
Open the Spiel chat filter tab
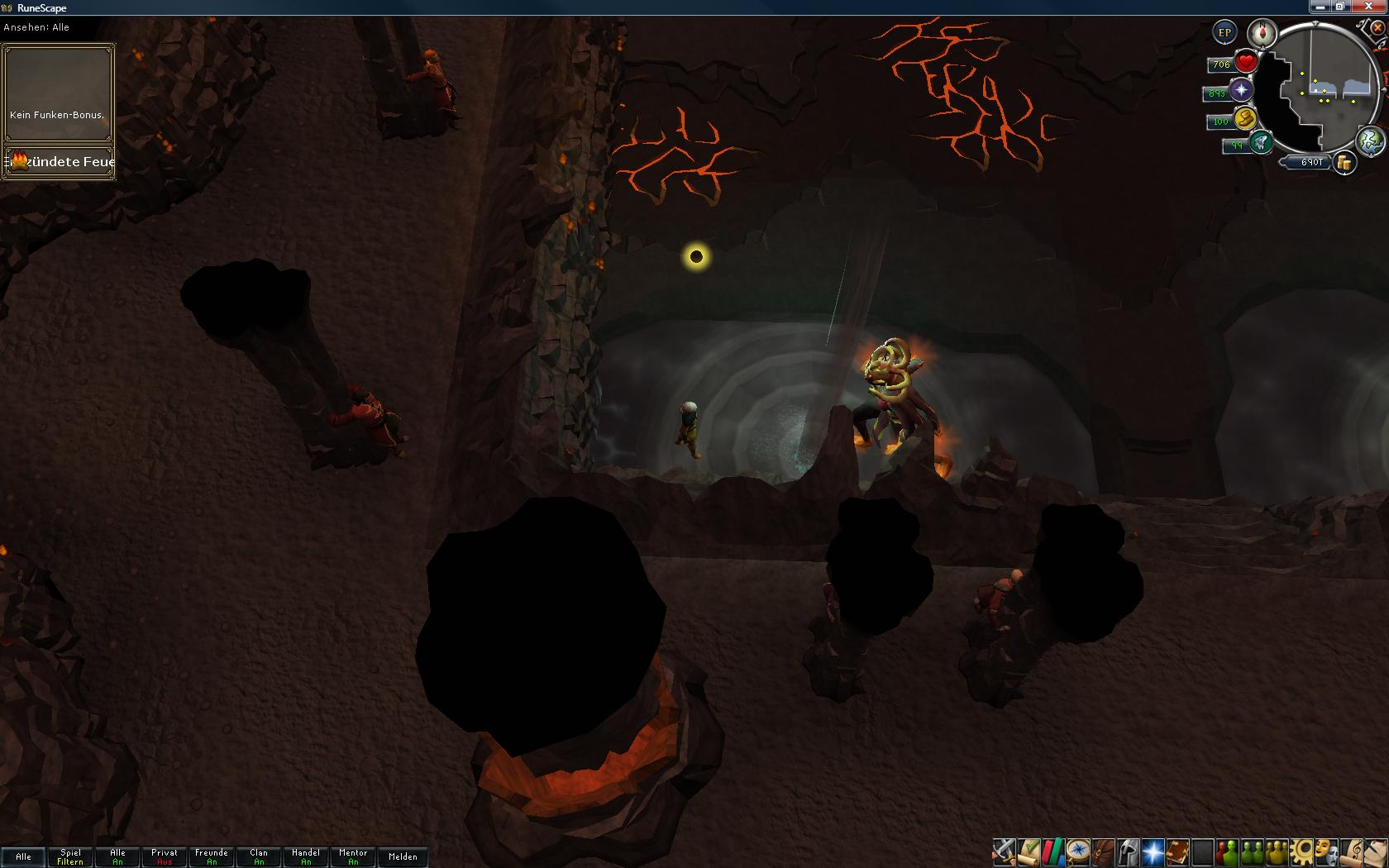coord(70,856)
